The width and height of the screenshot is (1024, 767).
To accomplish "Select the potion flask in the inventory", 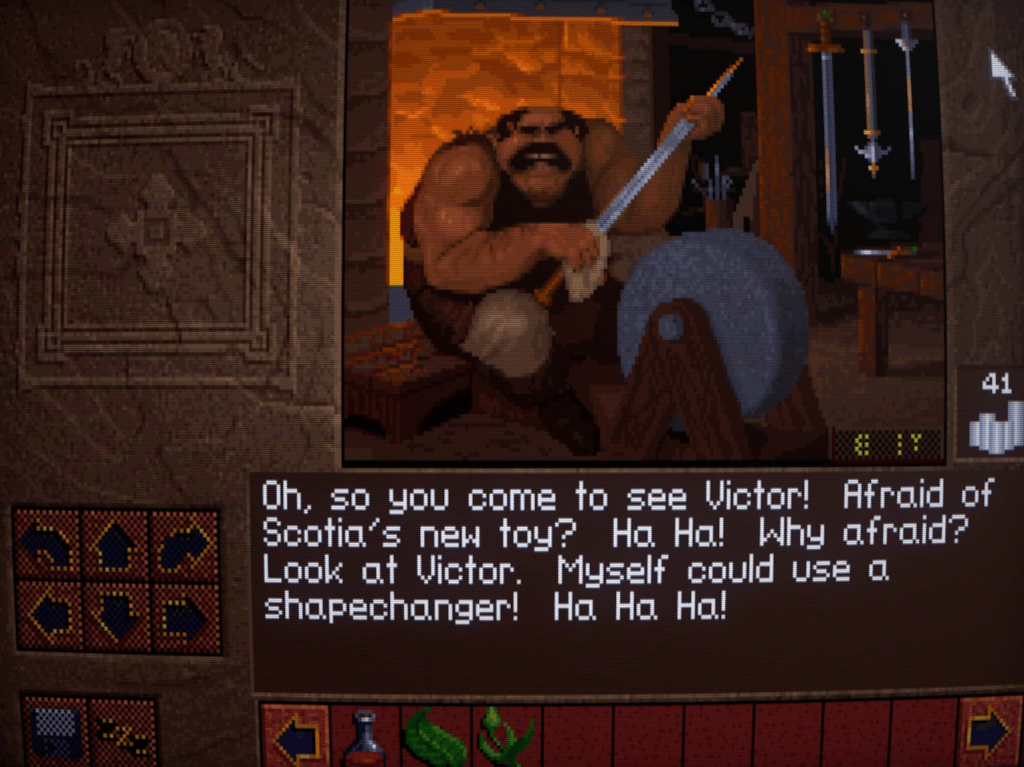I will click(x=365, y=738).
